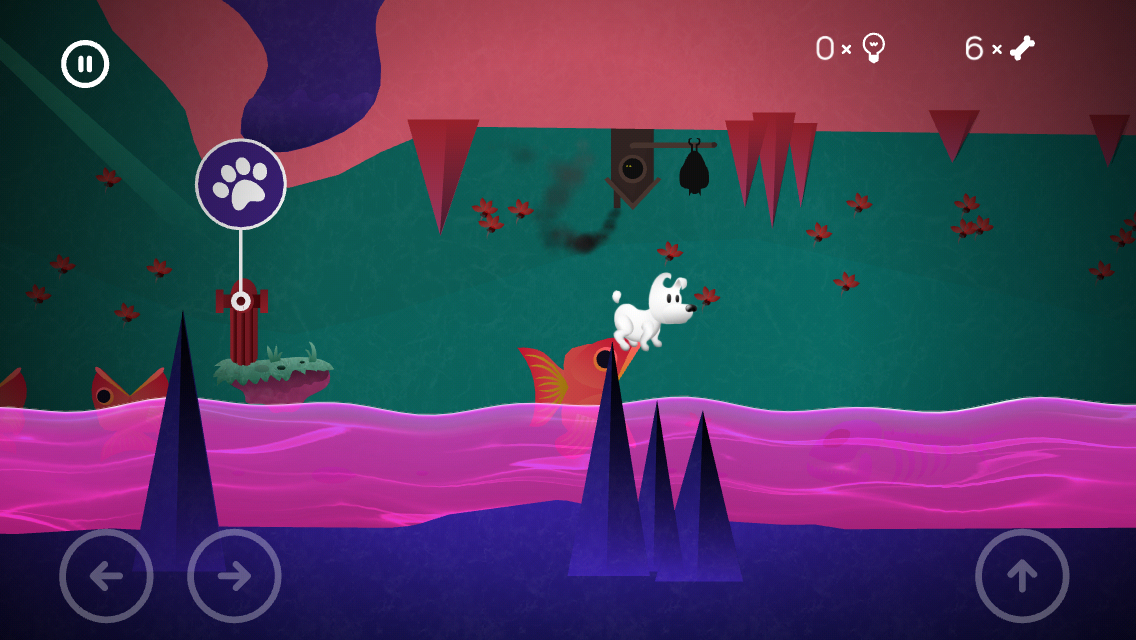Hit the up arrow jump button
This screenshot has width=1136, height=640.
1022,576
